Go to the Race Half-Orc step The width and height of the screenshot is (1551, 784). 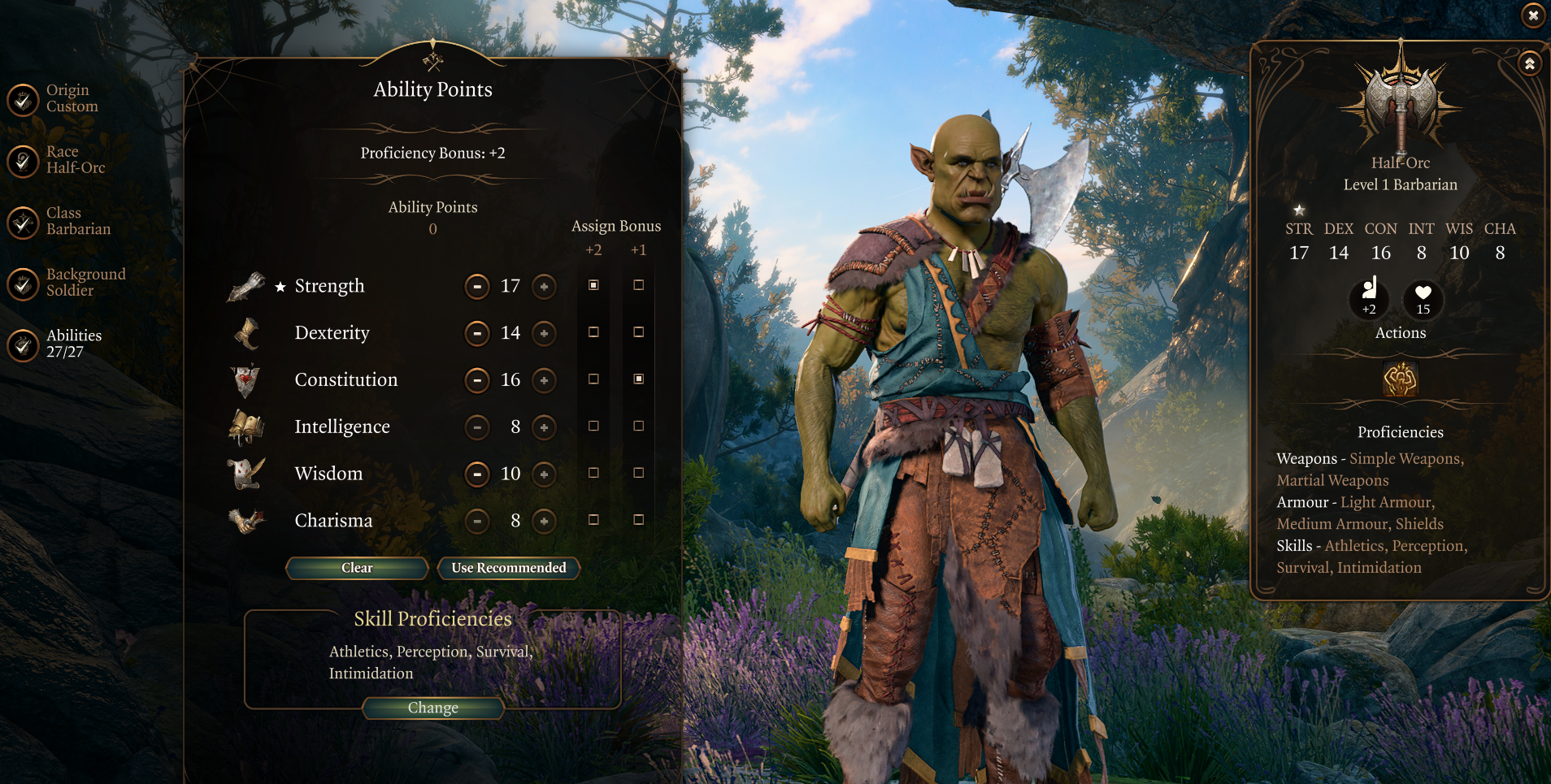pyautogui.click(x=22, y=162)
